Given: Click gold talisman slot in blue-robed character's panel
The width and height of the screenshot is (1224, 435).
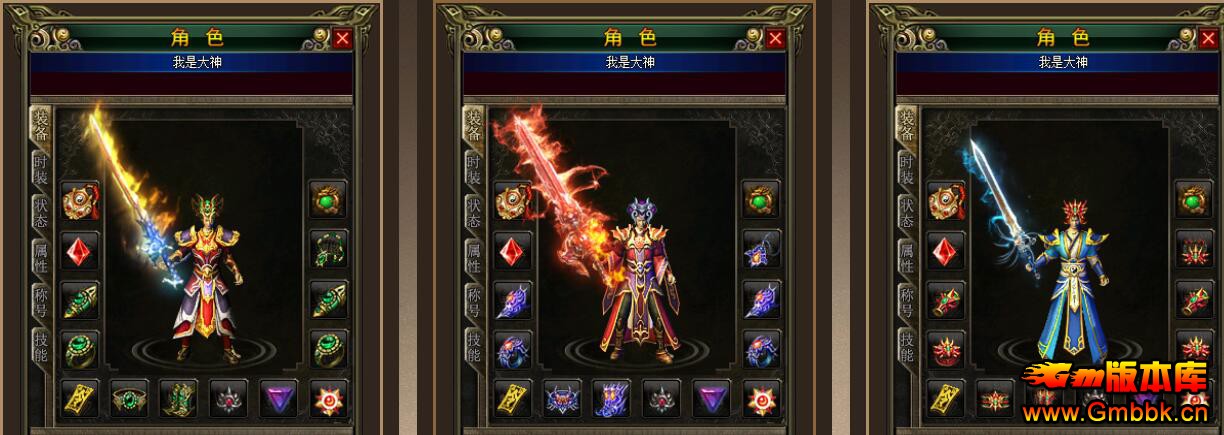Looking at the screenshot, I should tap(946, 398).
